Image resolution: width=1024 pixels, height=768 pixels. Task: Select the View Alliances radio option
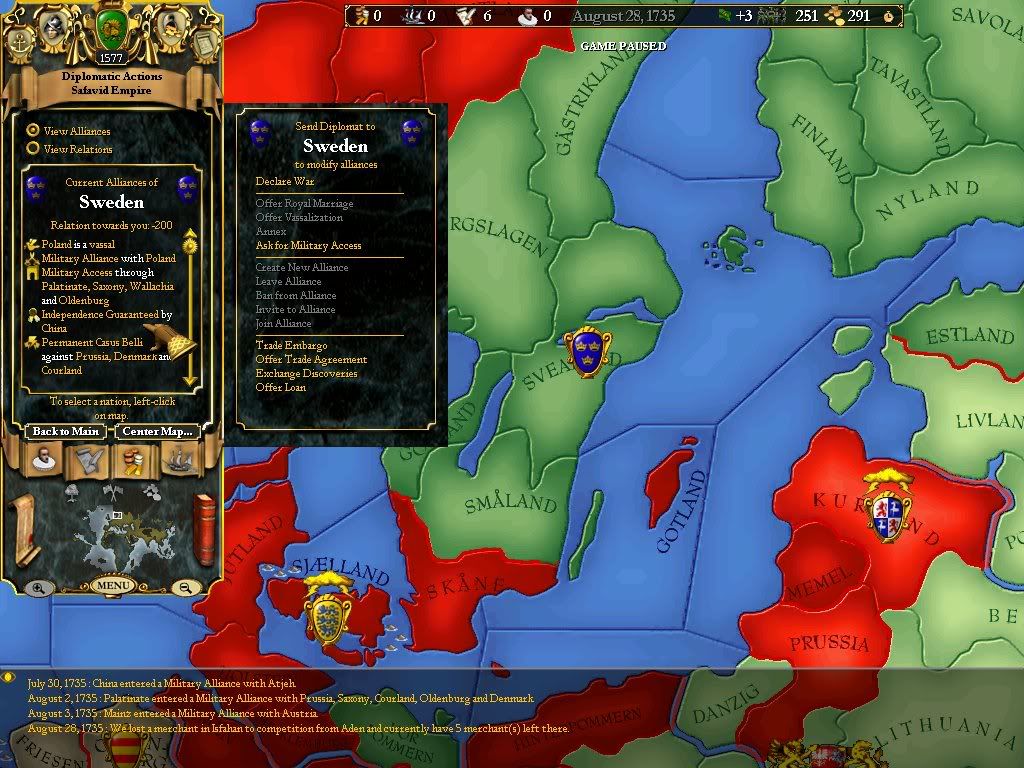pos(33,130)
